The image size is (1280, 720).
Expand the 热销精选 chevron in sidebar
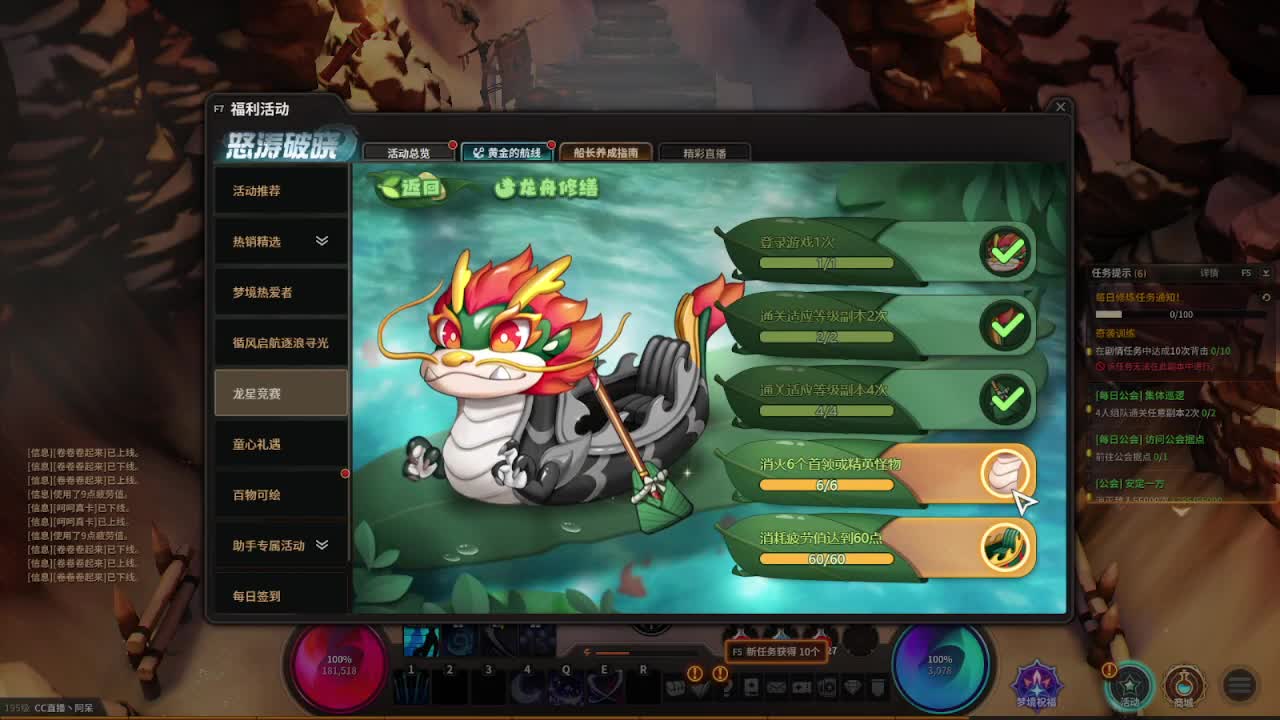pyautogui.click(x=320, y=241)
